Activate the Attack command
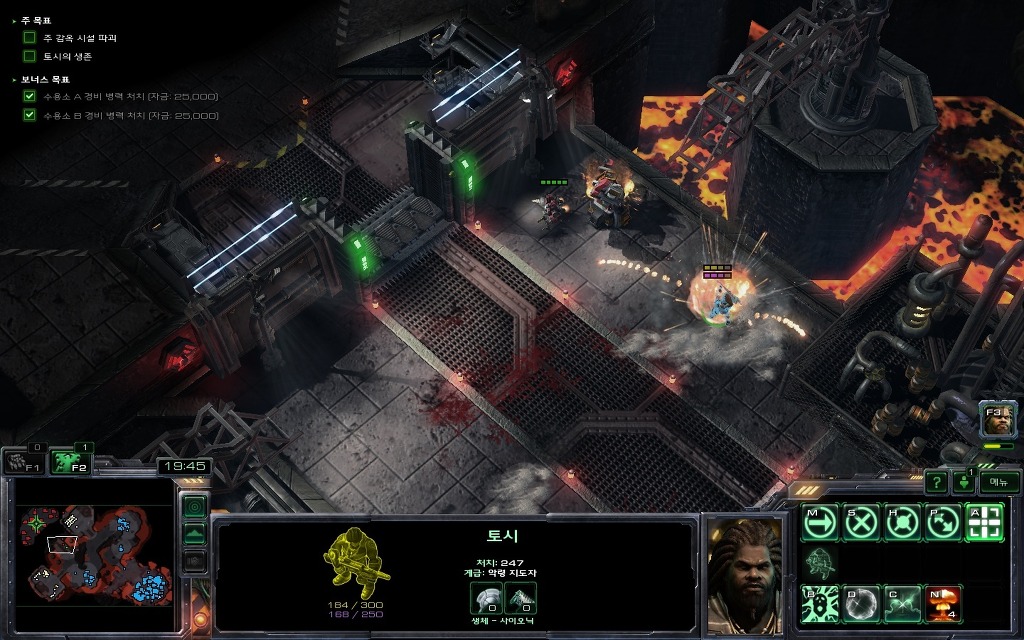Viewport: 1024px width, 640px height. (984, 522)
